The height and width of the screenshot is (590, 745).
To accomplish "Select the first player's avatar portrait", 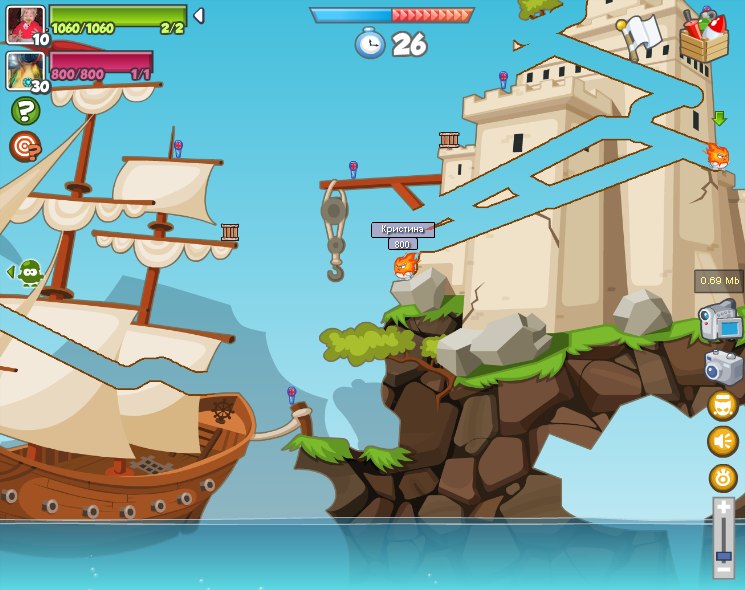I will [25, 24].
